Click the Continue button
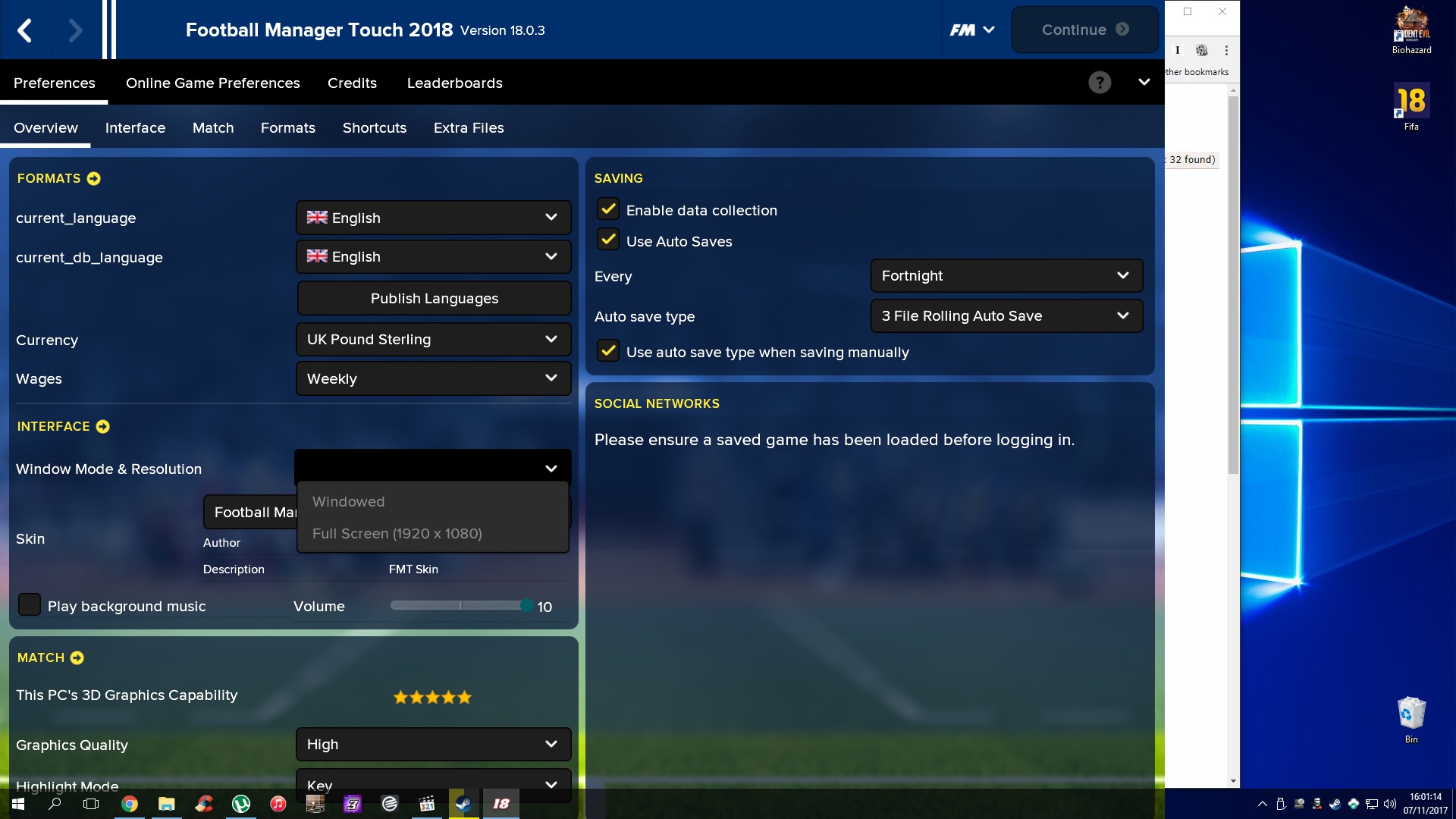The image size is (1456, 819). pyautogui.click(x=1084, y=30)
